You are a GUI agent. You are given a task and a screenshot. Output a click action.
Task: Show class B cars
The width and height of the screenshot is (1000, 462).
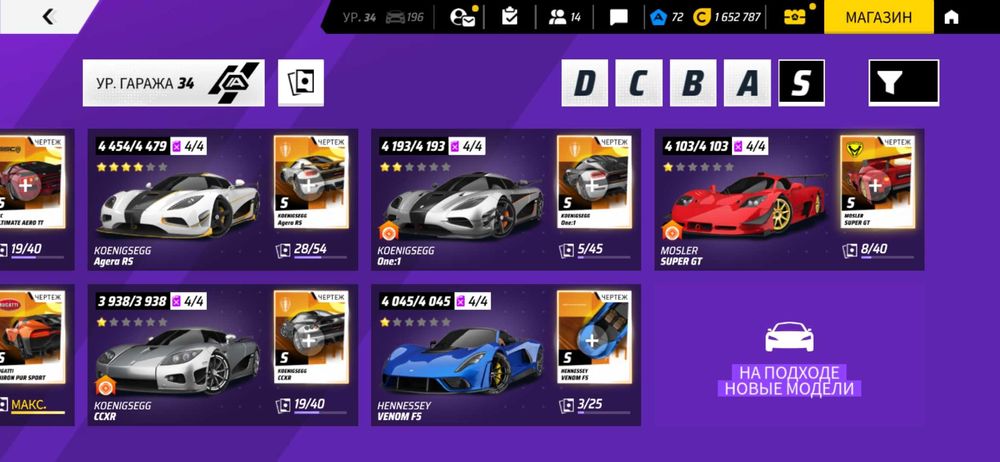pyautogui.click(x=693, y=83)
